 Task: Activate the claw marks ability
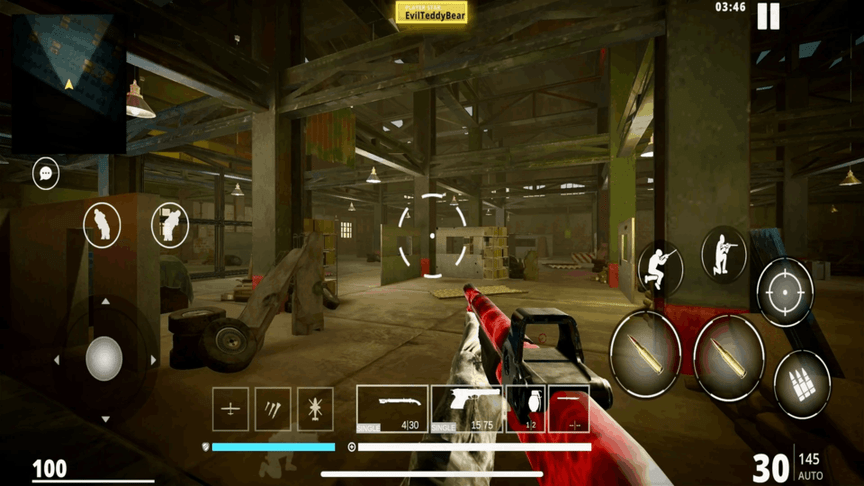pyautogui.click(x=273, y=409)
